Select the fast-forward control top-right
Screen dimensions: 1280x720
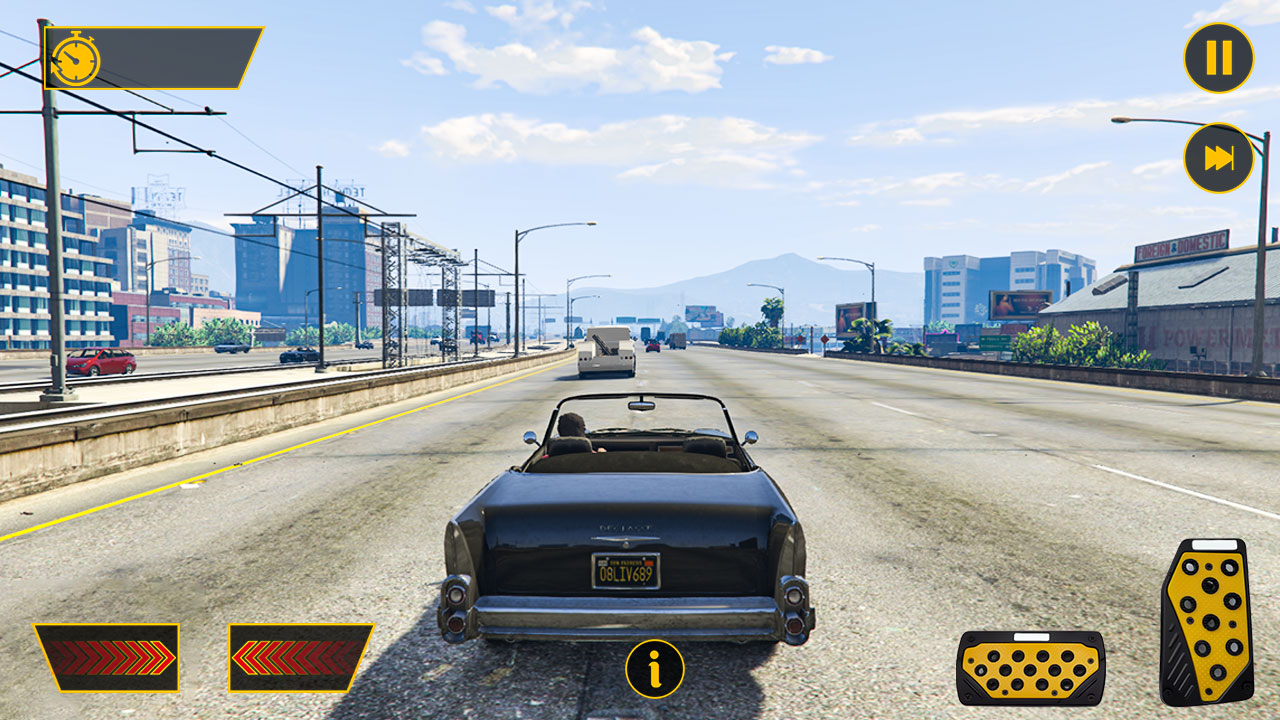(x=1217, y=158)
